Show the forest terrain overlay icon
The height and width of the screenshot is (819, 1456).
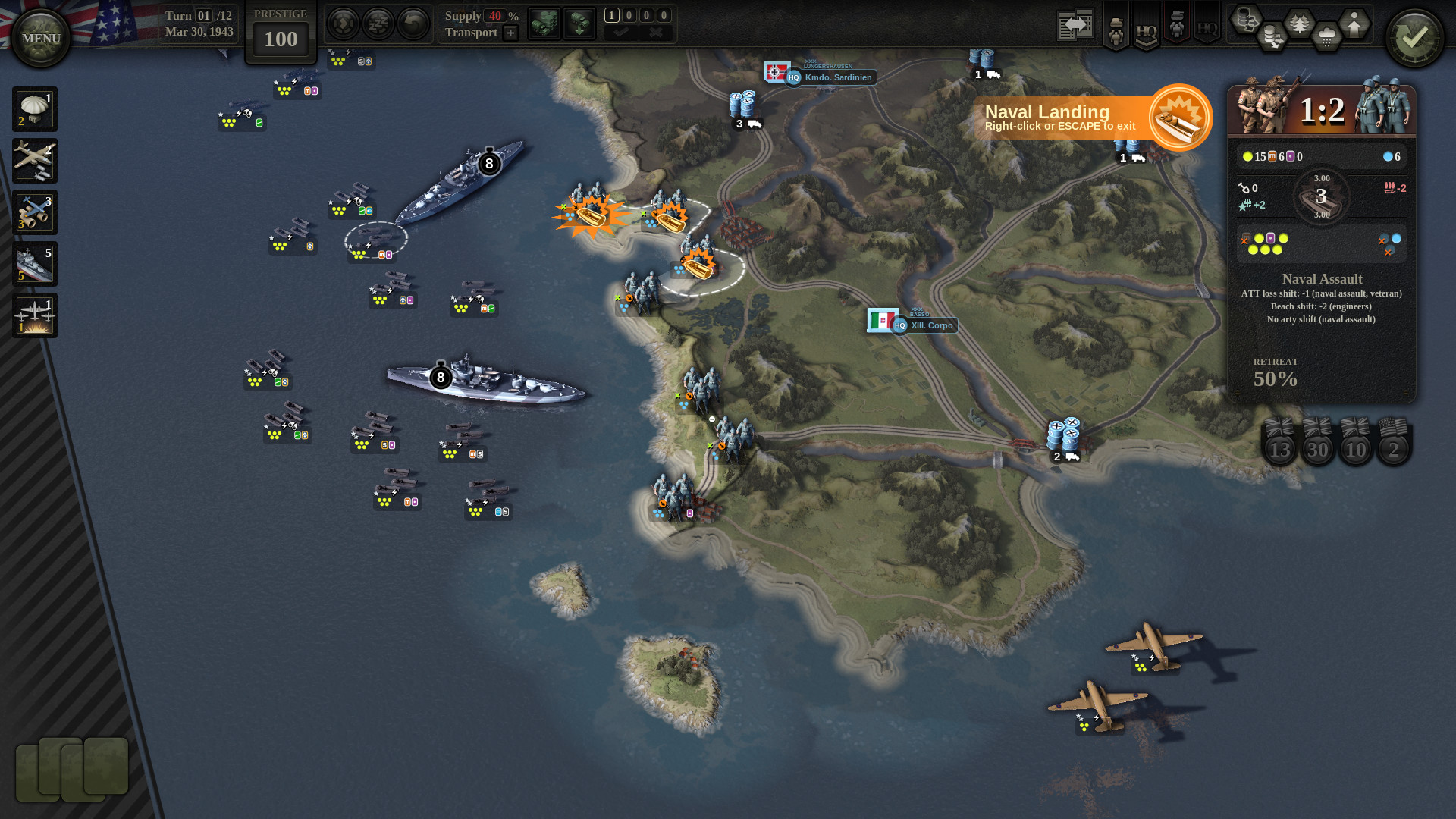1299,21
